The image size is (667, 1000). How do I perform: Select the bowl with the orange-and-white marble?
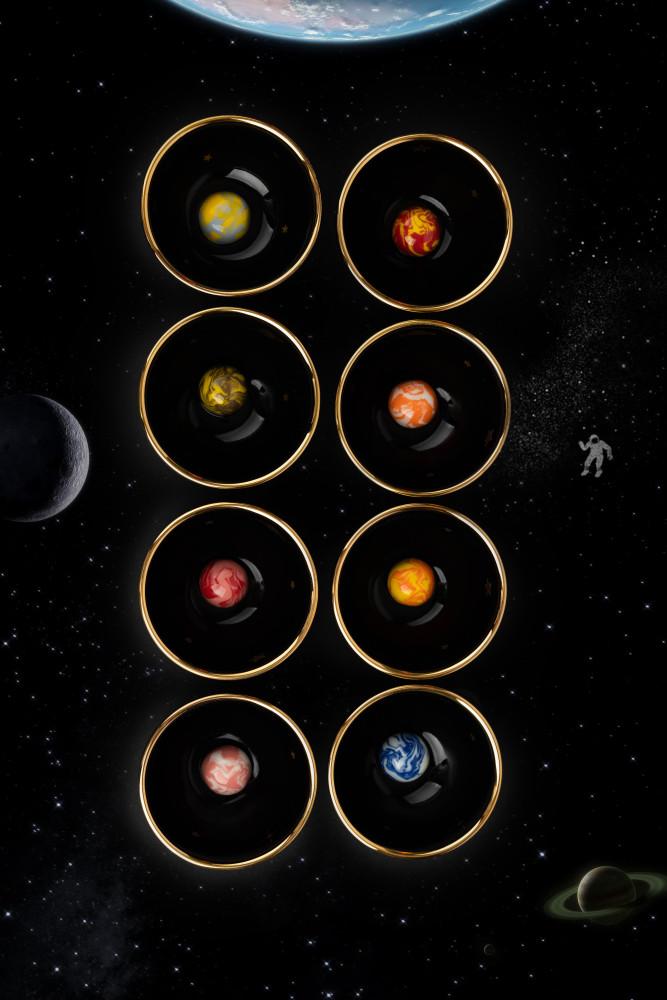[423, 408]
